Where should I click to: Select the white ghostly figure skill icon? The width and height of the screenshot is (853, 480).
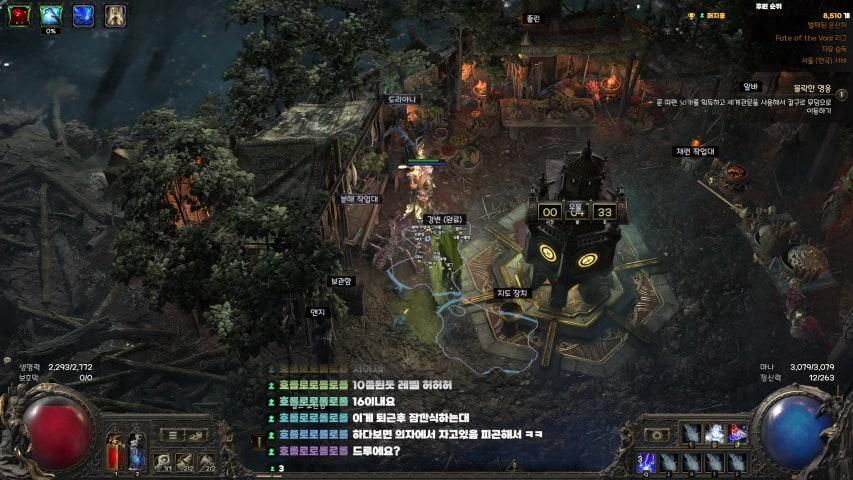click(716, 433)
